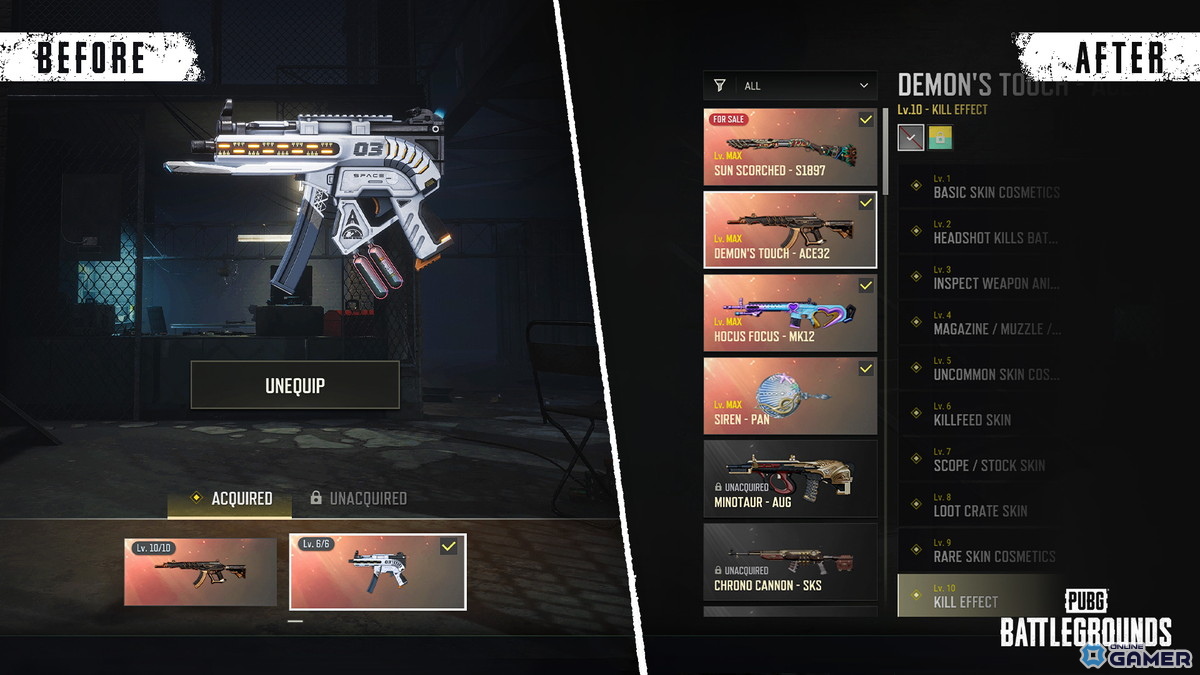Select the unacquired Minotaur - AUG skin
This screenshot has height=675, width=1200.
click(790, 479)
